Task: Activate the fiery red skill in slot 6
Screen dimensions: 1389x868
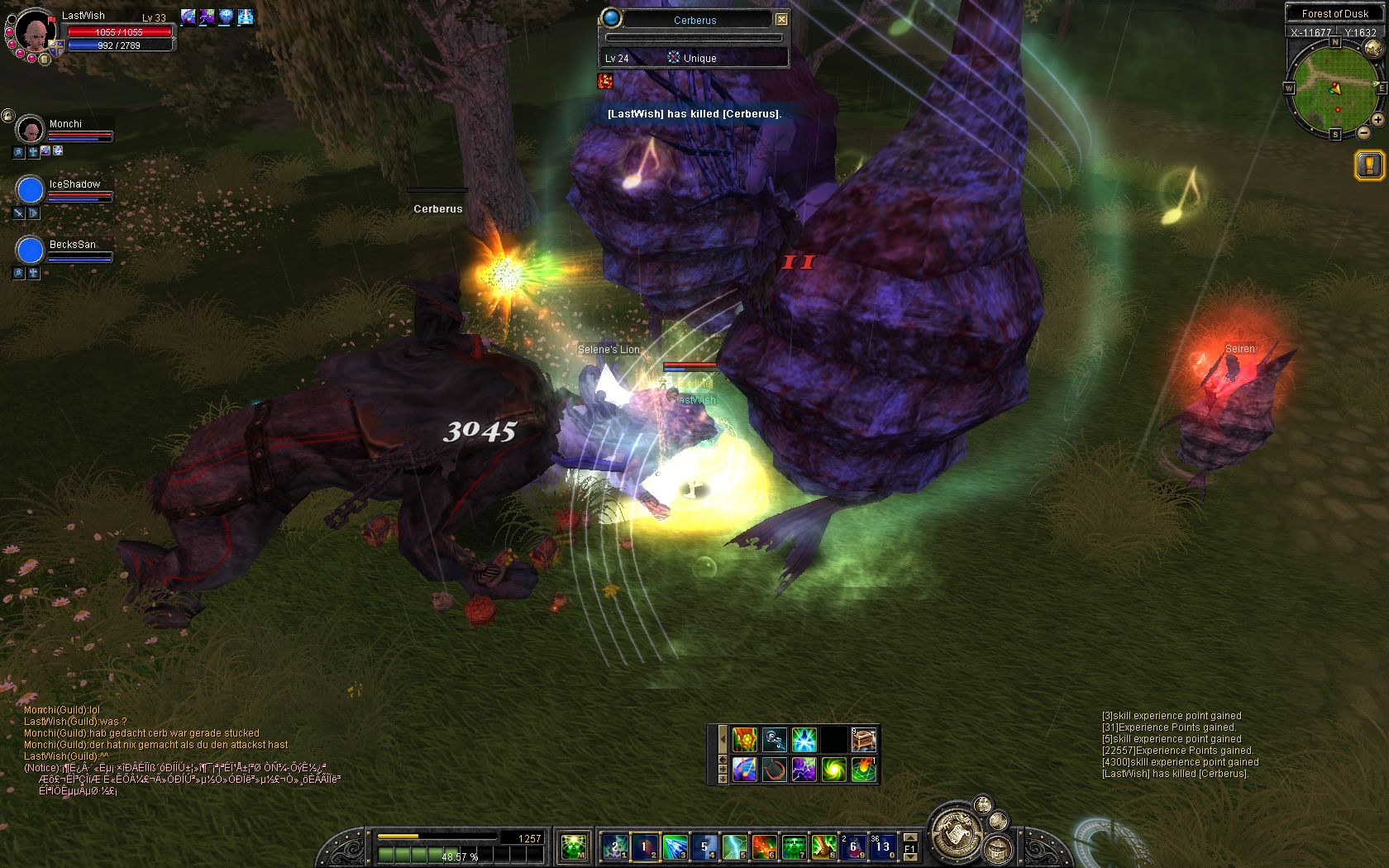Action: [x=763, y=847]
